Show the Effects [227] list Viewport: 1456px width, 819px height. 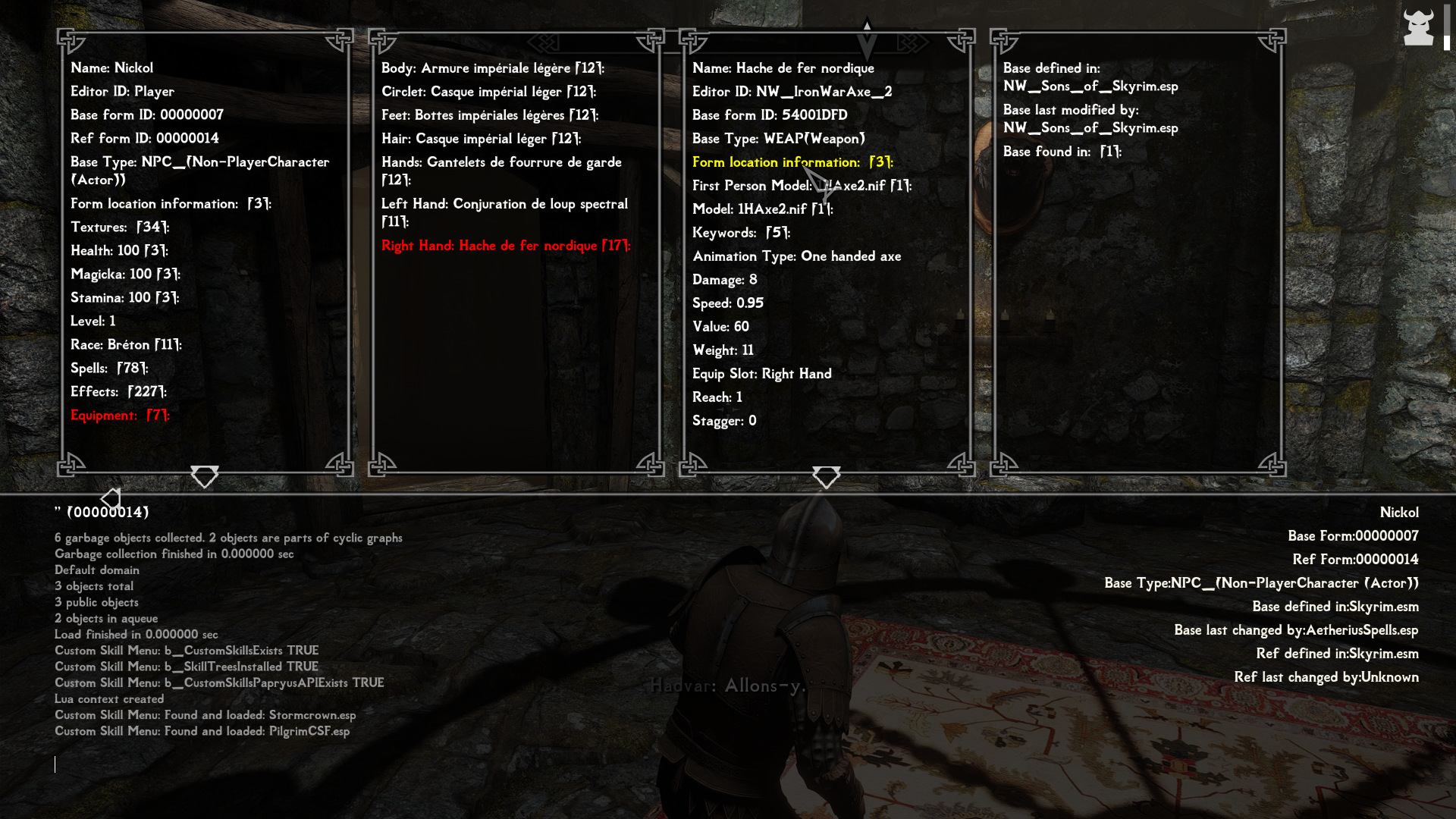(x=118, y=392)
